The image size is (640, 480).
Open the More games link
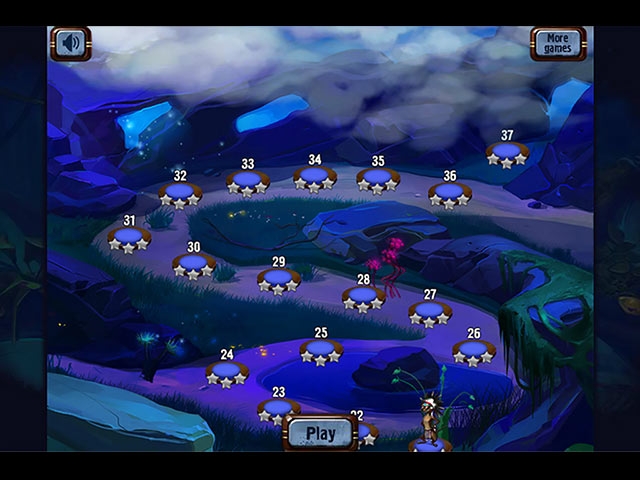[558, 43]
